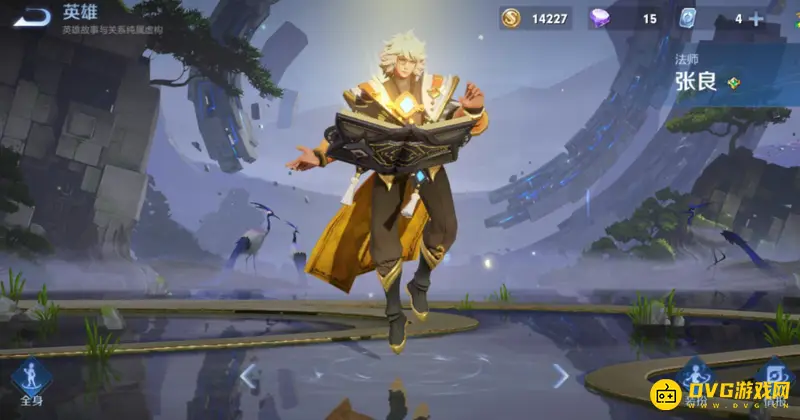Tap the blue skin shard card icon

(x=688, y=18)
